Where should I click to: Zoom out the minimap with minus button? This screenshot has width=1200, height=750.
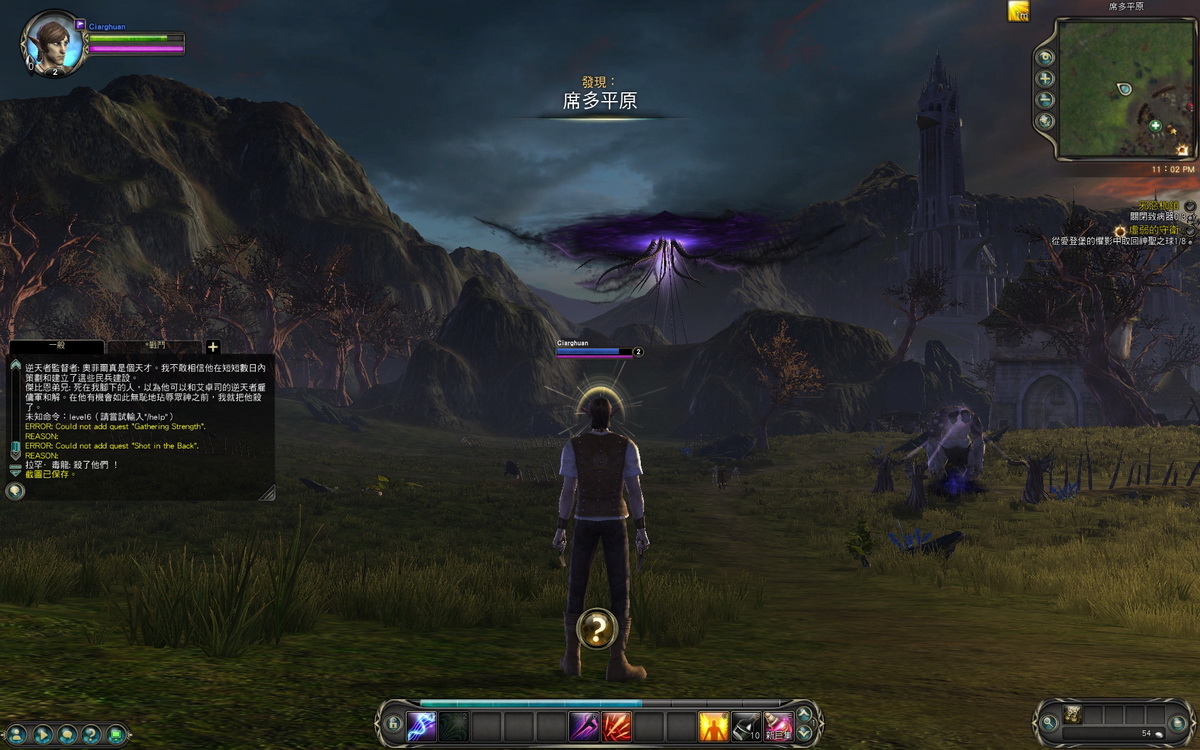[1046, 100]
